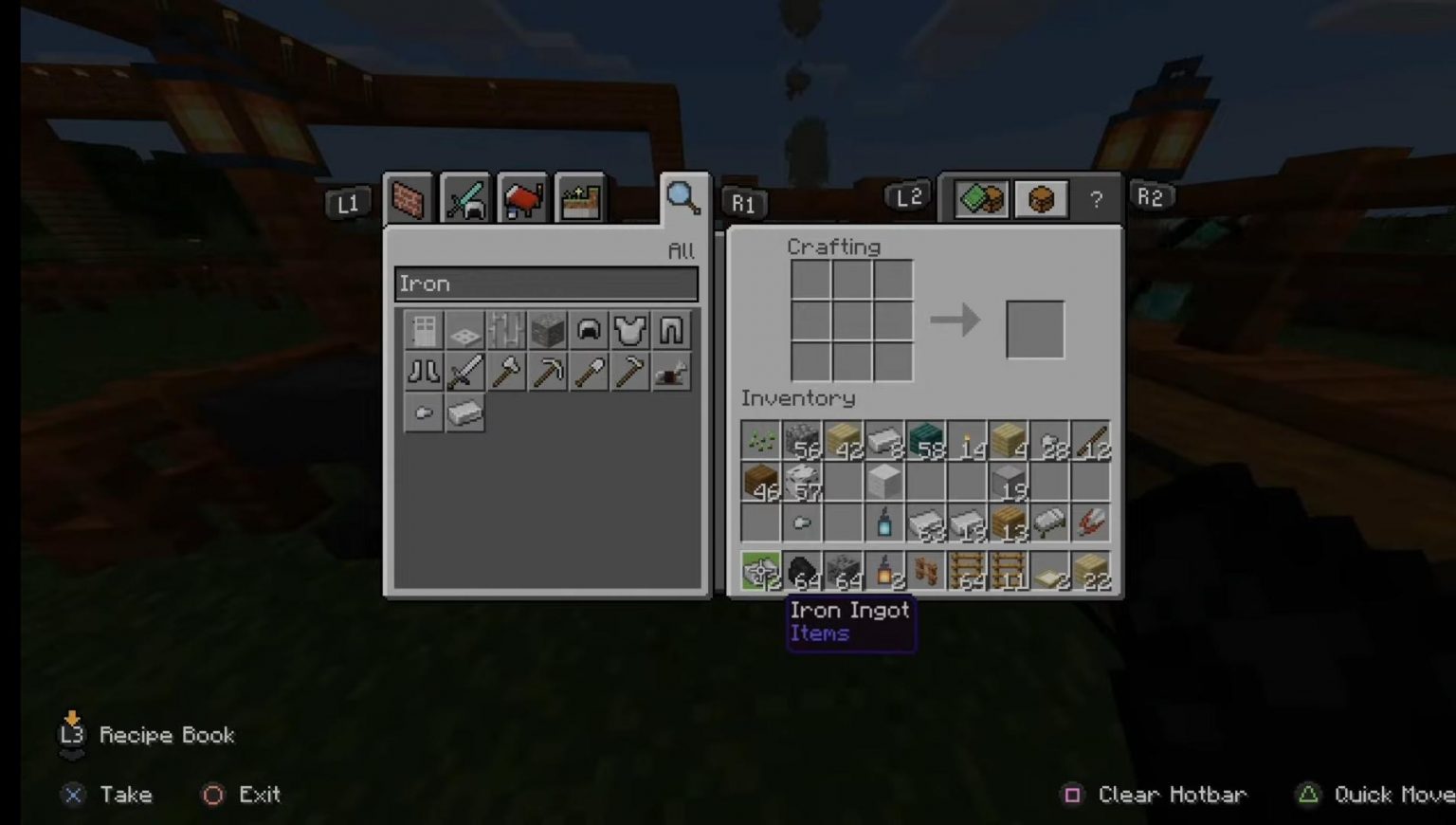Switch to the Search tab with magnifying glass
This screenshot has height=825, width=1456.
pos(683,197)
